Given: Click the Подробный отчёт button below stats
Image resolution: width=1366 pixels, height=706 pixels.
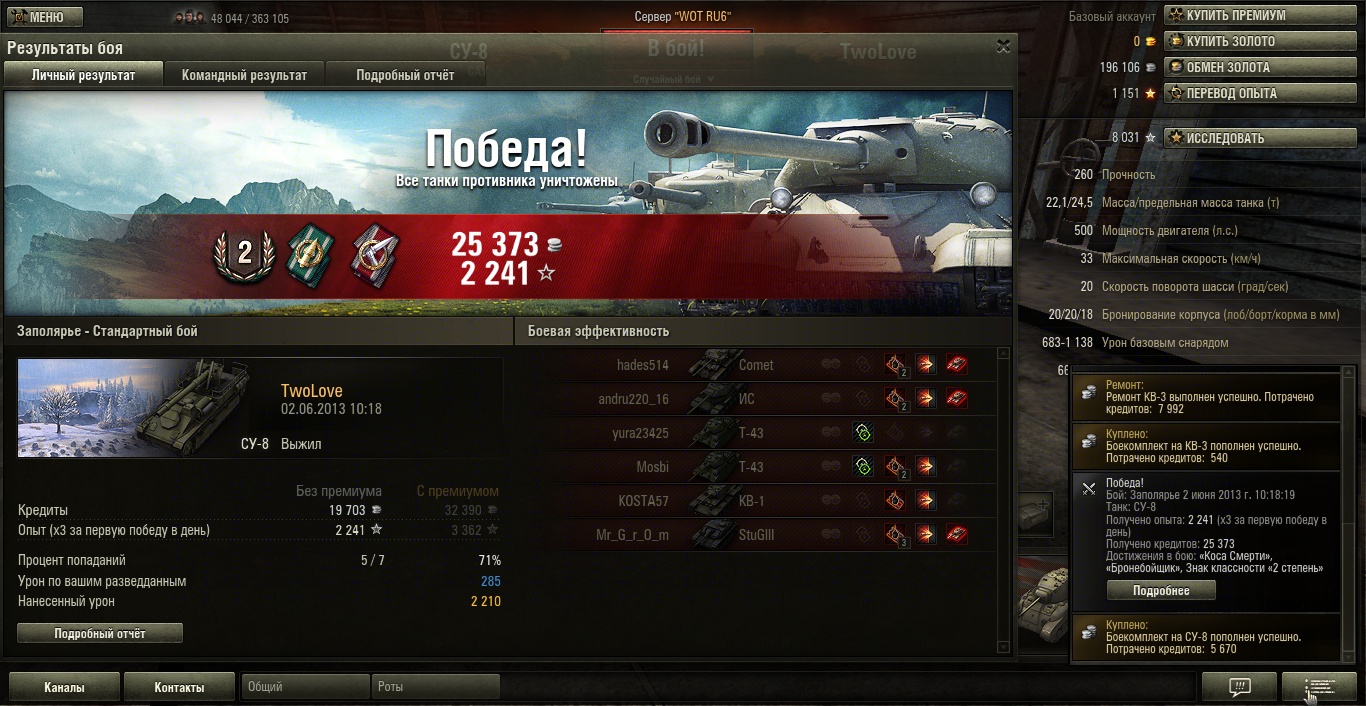Looking at the screenshot, I should pos(100,633).
